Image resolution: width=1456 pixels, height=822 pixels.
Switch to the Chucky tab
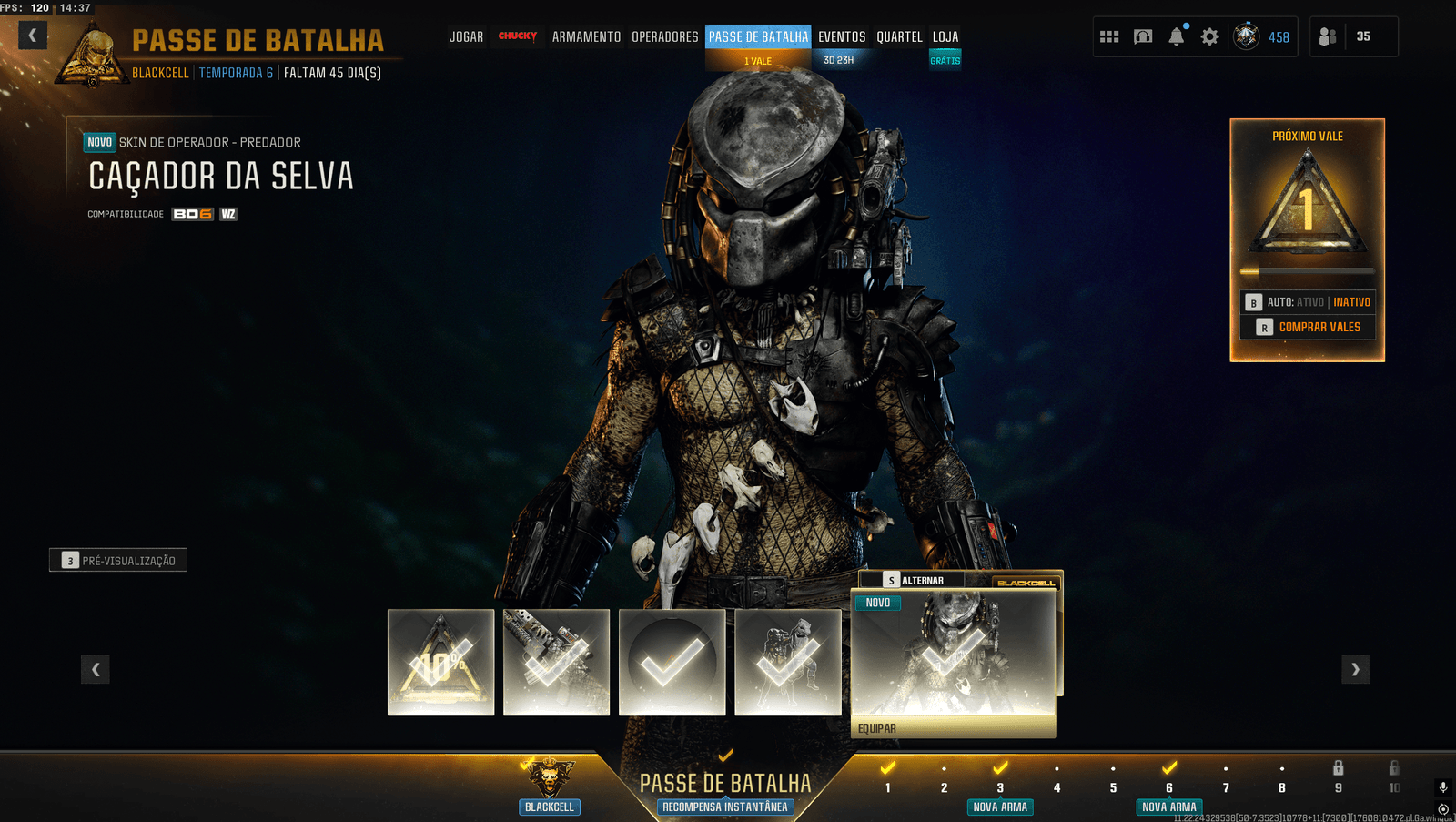[x=518, y=36]
